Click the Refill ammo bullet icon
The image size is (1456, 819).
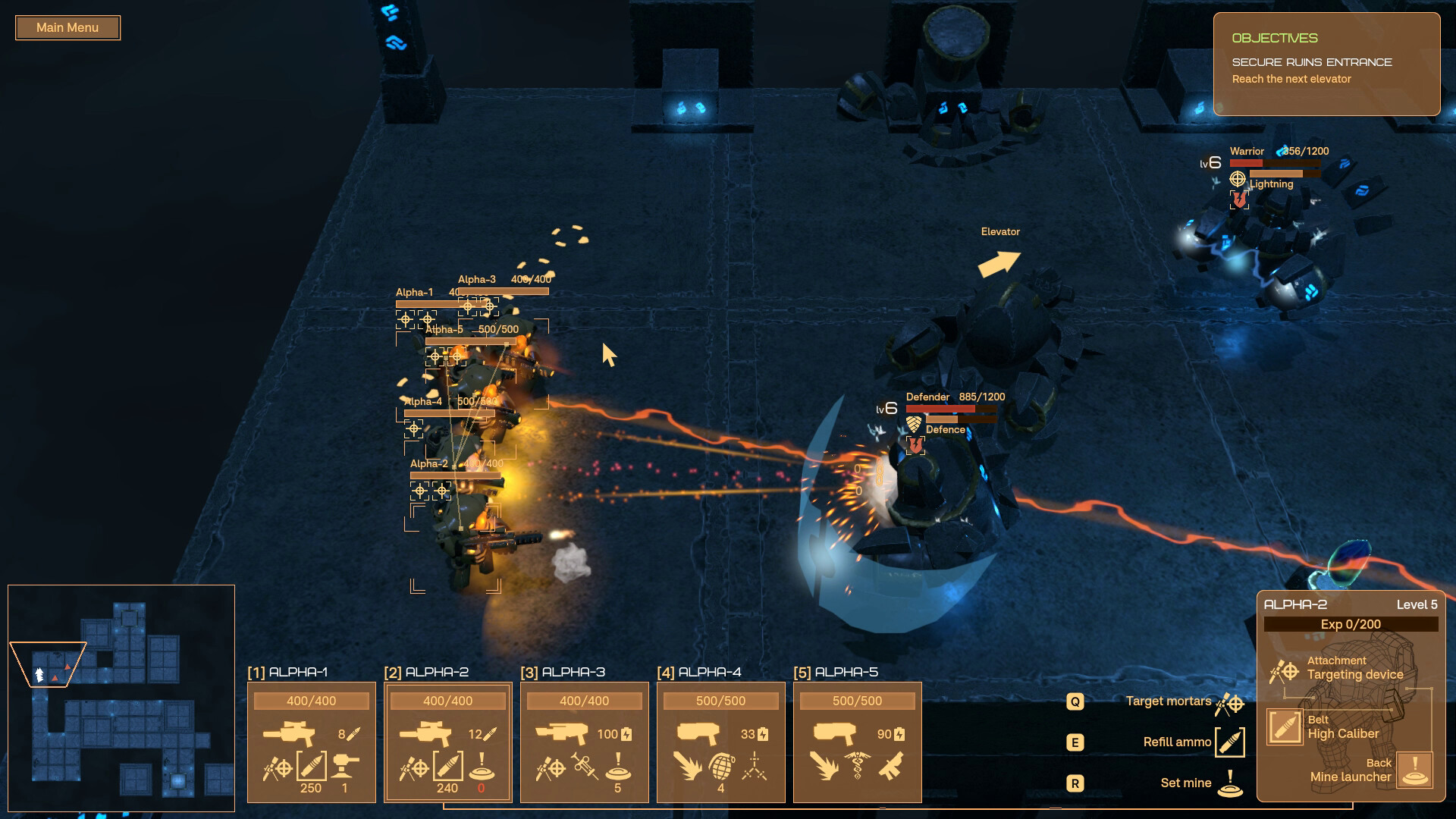pyautogui.click(x=1230, y=742)
